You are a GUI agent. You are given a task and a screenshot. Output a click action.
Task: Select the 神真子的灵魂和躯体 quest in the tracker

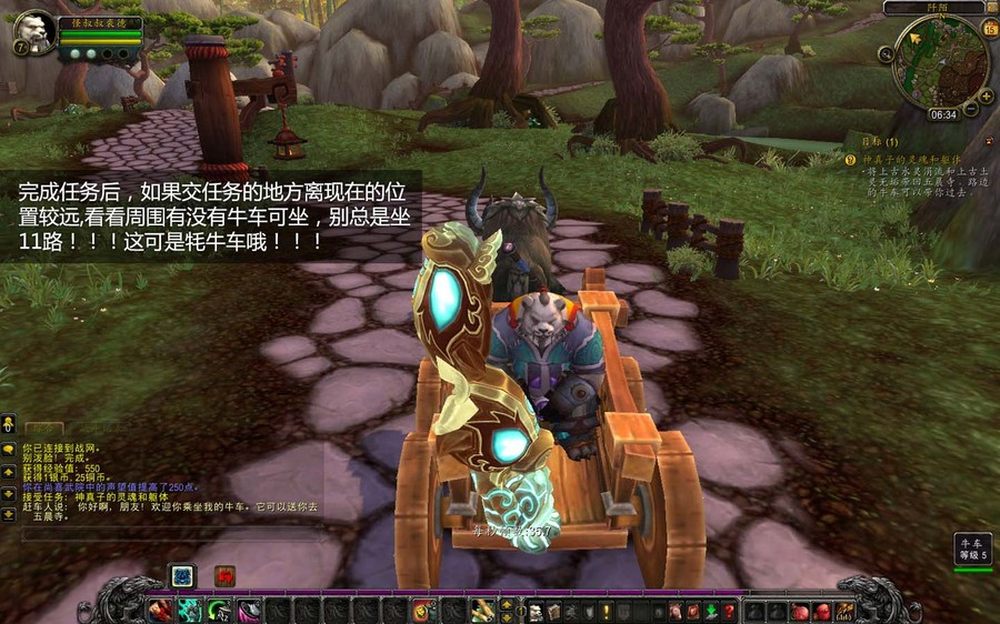(910, 159)
